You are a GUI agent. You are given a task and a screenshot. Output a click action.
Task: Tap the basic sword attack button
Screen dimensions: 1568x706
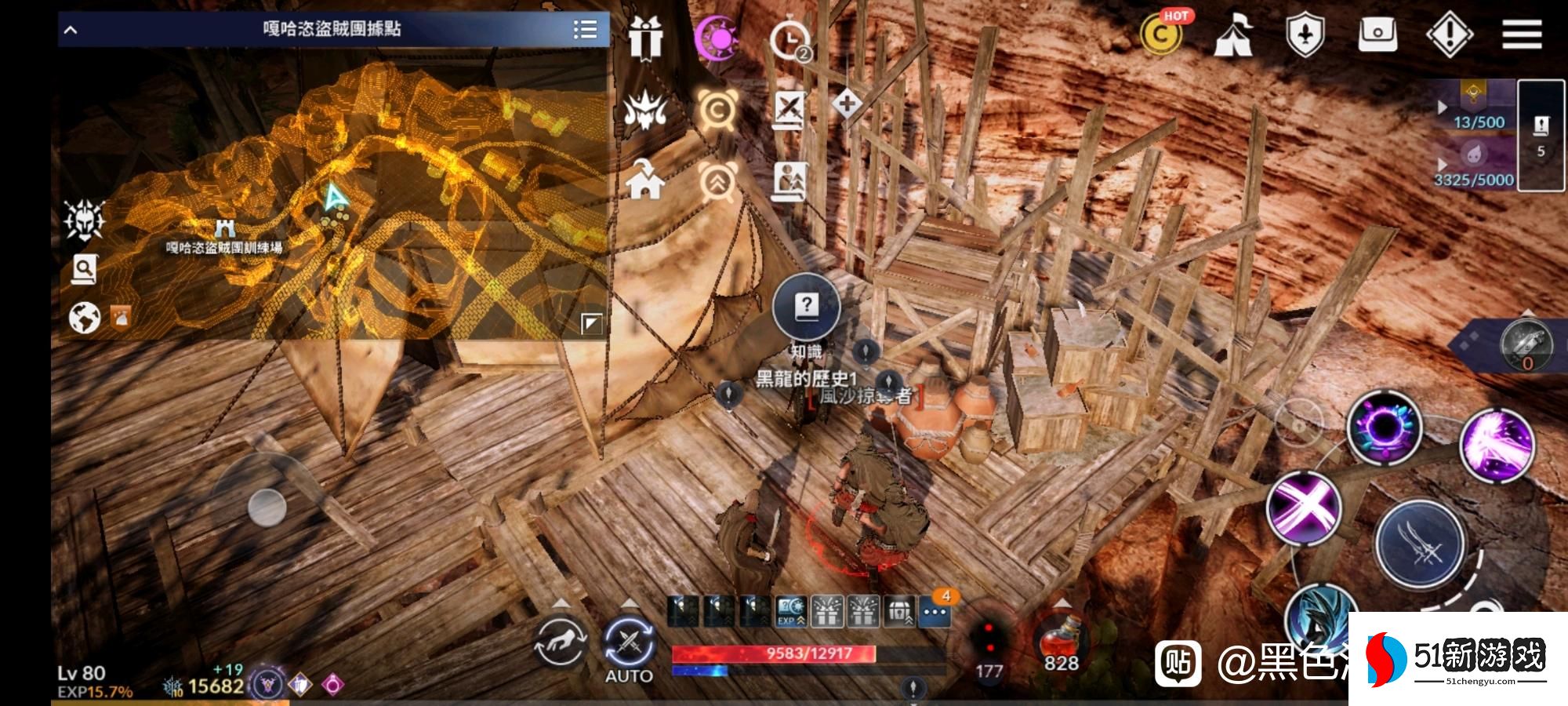(x=1421, y=544)
